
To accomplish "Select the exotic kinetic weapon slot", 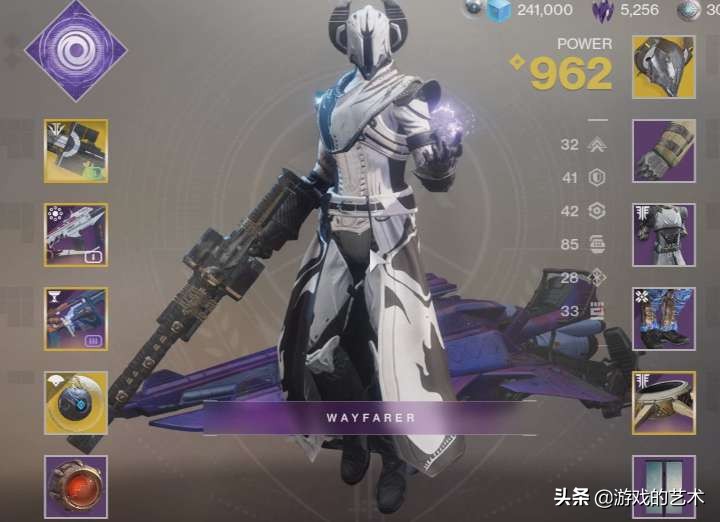I will [76, 151].
